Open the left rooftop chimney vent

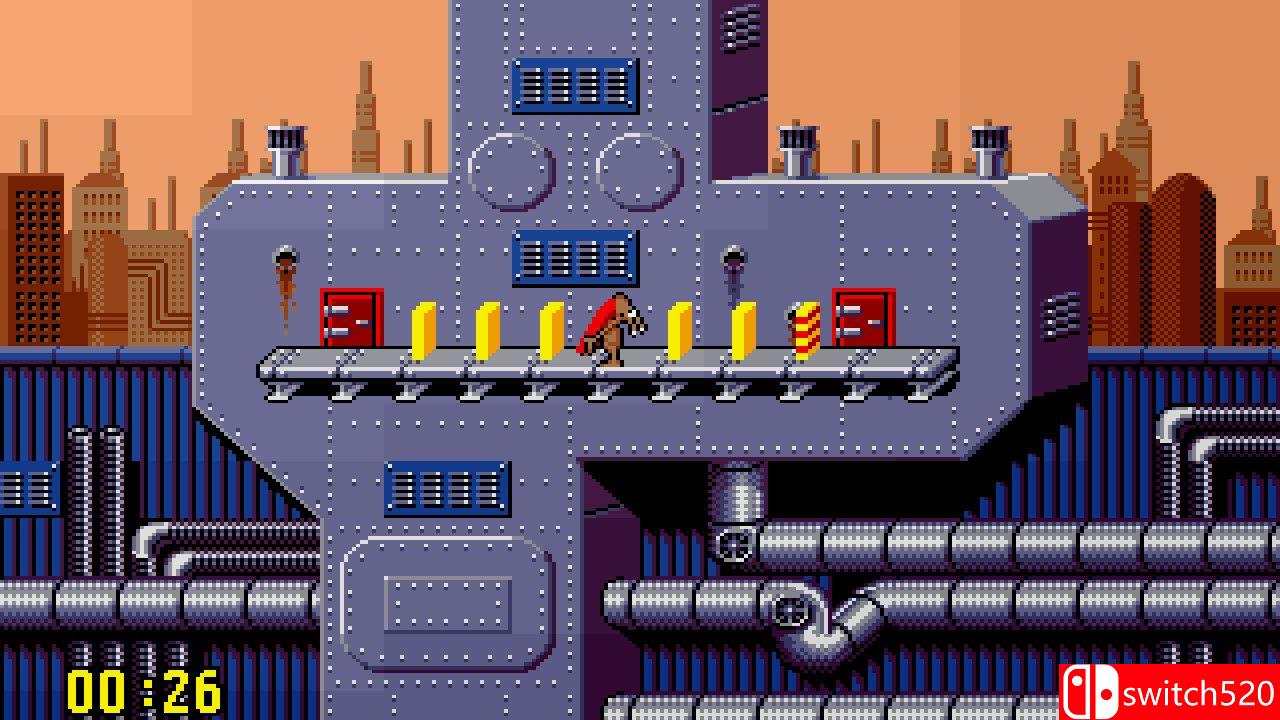(285, 140)
